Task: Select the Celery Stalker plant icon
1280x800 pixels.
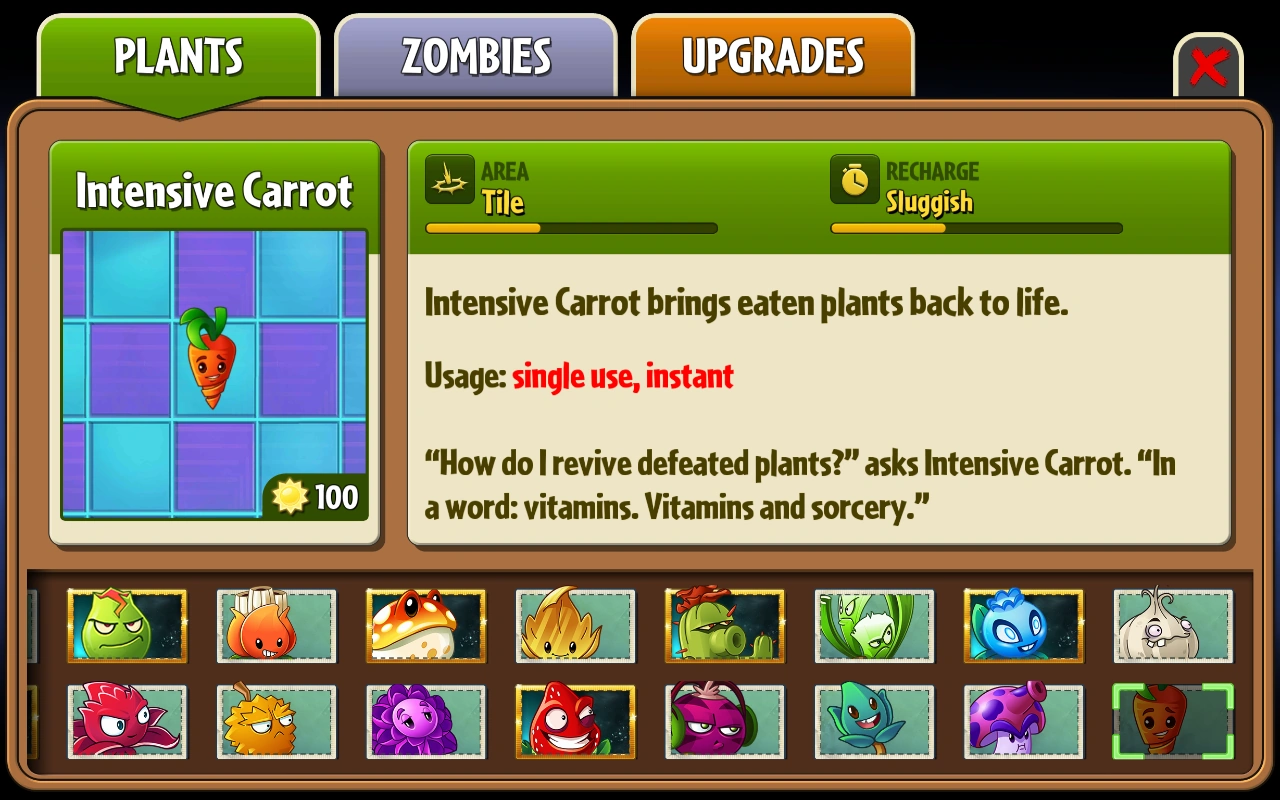Action: 874,627
